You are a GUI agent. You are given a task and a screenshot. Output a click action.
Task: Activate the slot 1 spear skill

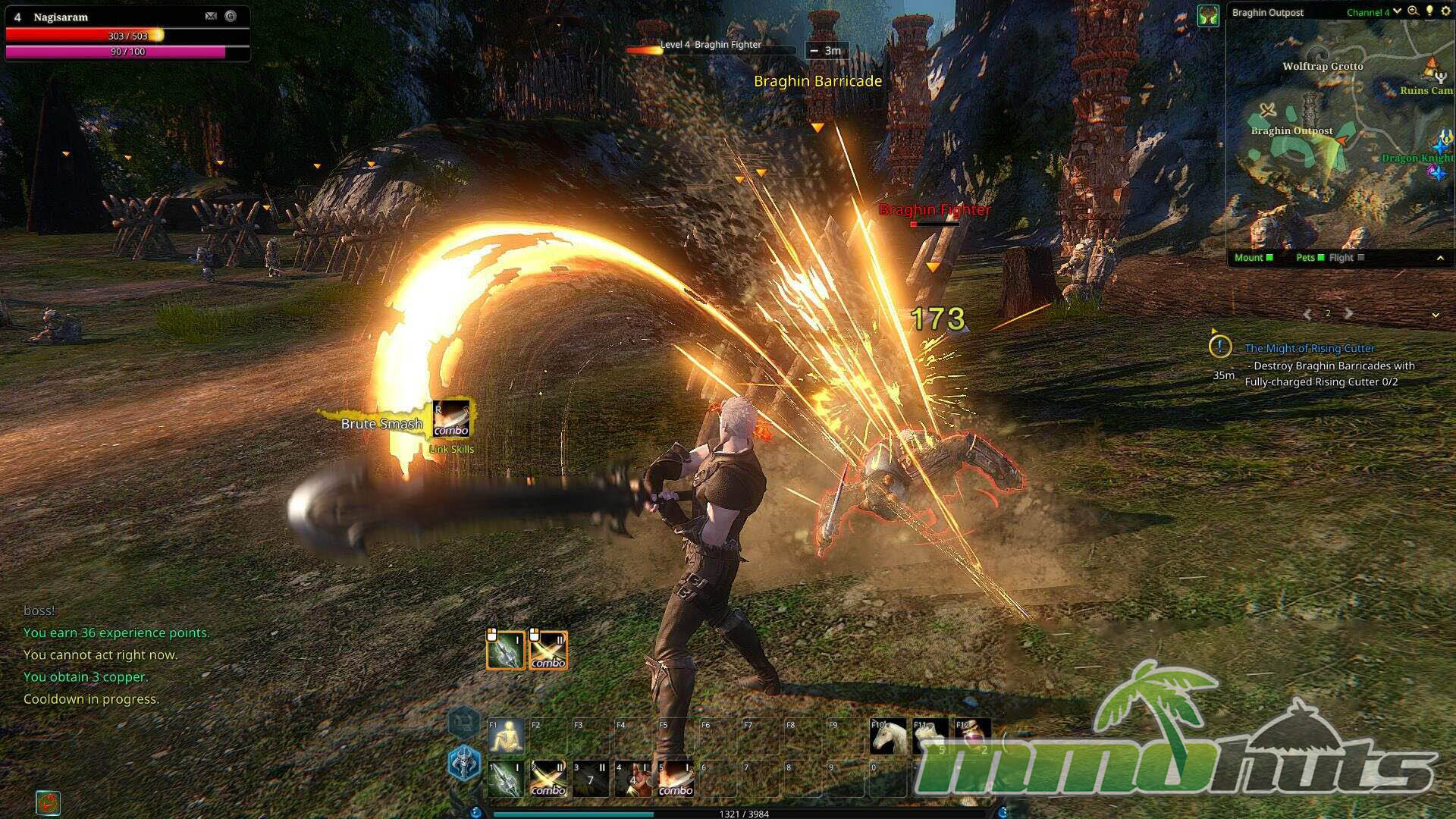[506, 779]
